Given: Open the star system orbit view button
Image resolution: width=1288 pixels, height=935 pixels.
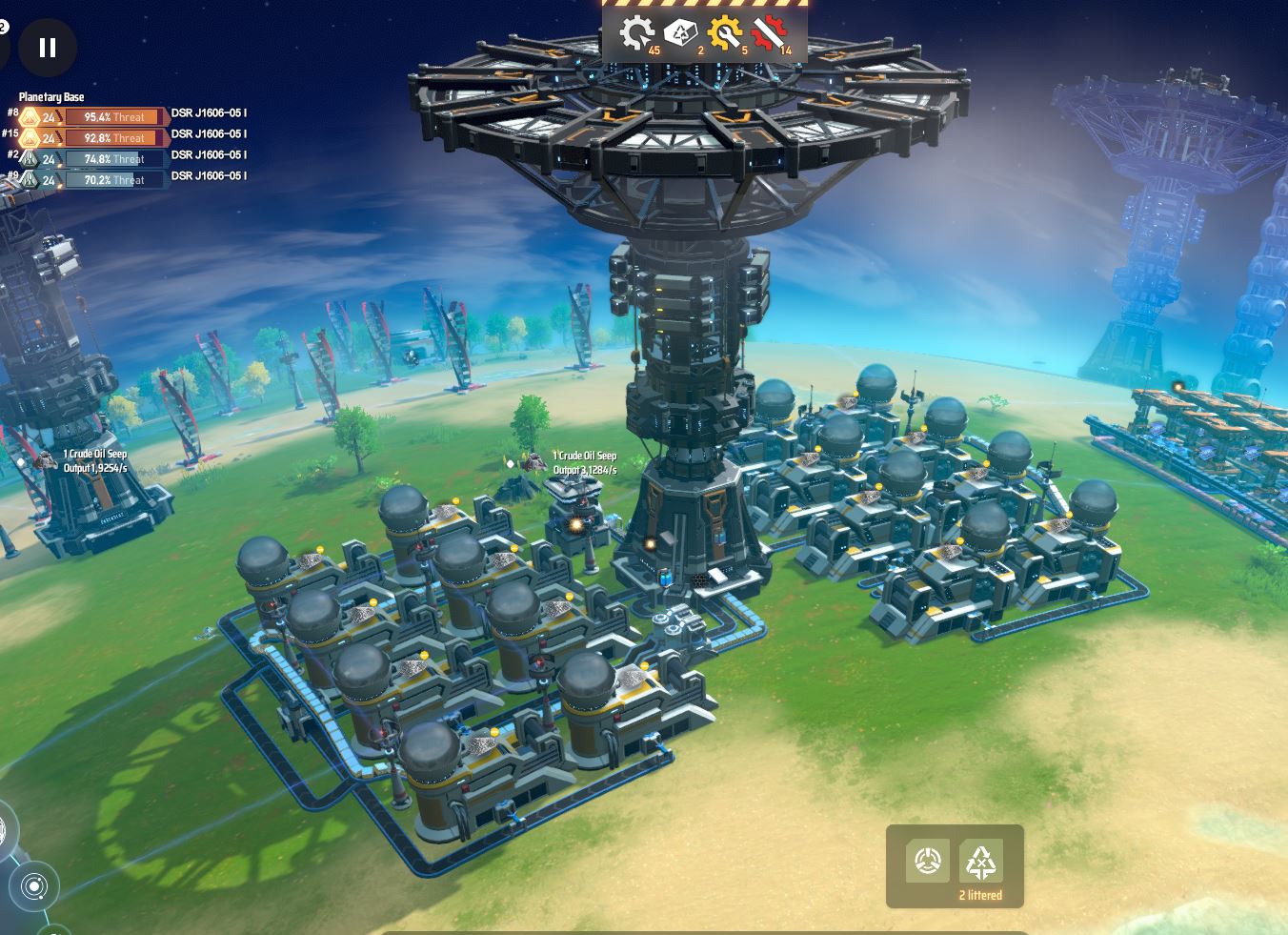Looking at the screenshot, I should [x=34, y=887].
